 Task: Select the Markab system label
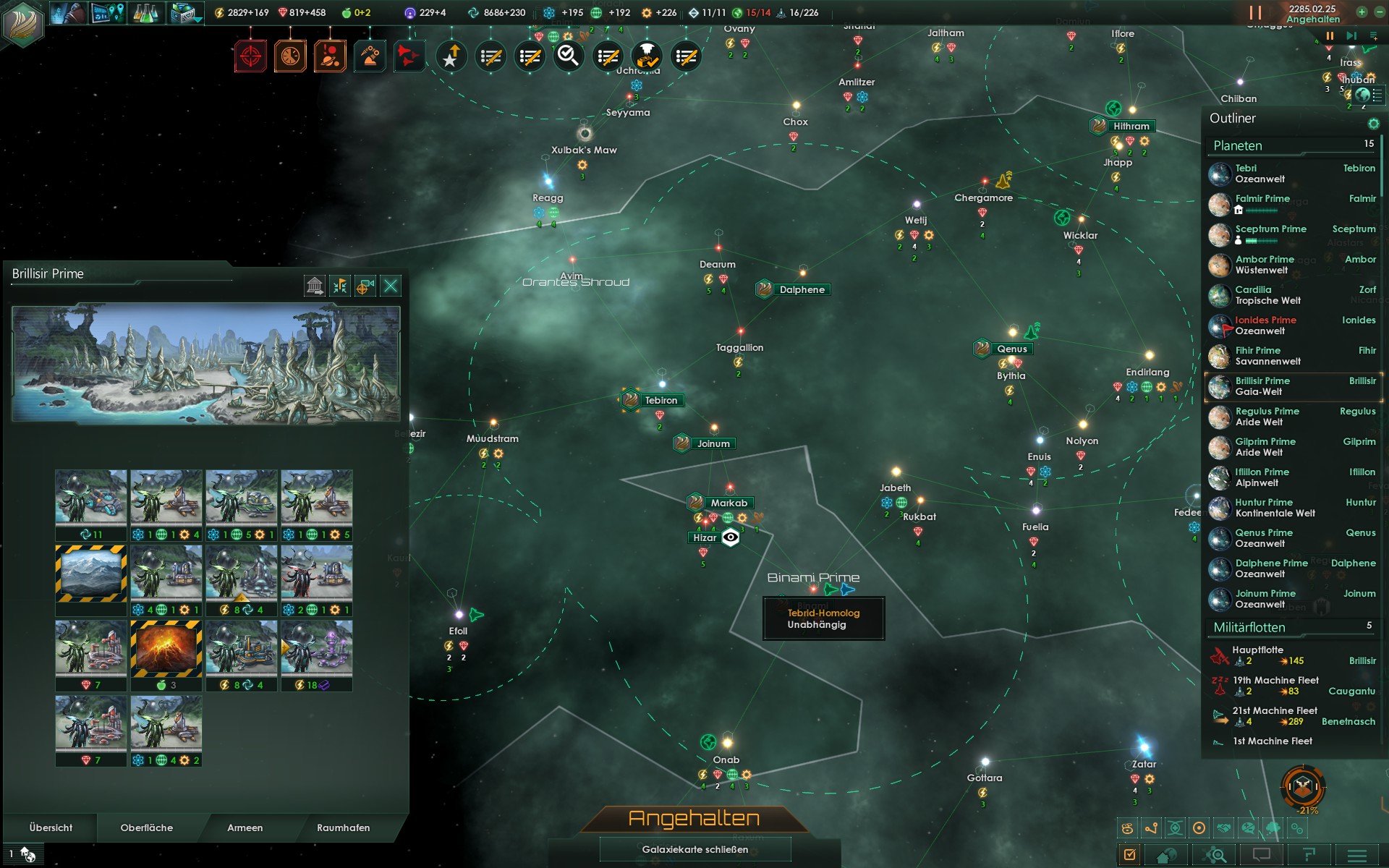tap(729, 503)
